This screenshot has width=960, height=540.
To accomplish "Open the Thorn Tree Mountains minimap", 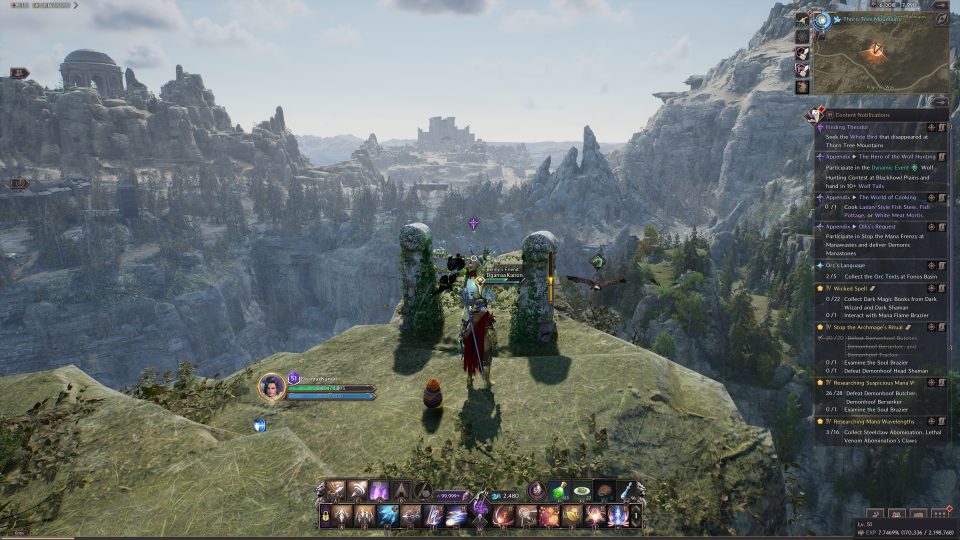I will coord(881,59).
